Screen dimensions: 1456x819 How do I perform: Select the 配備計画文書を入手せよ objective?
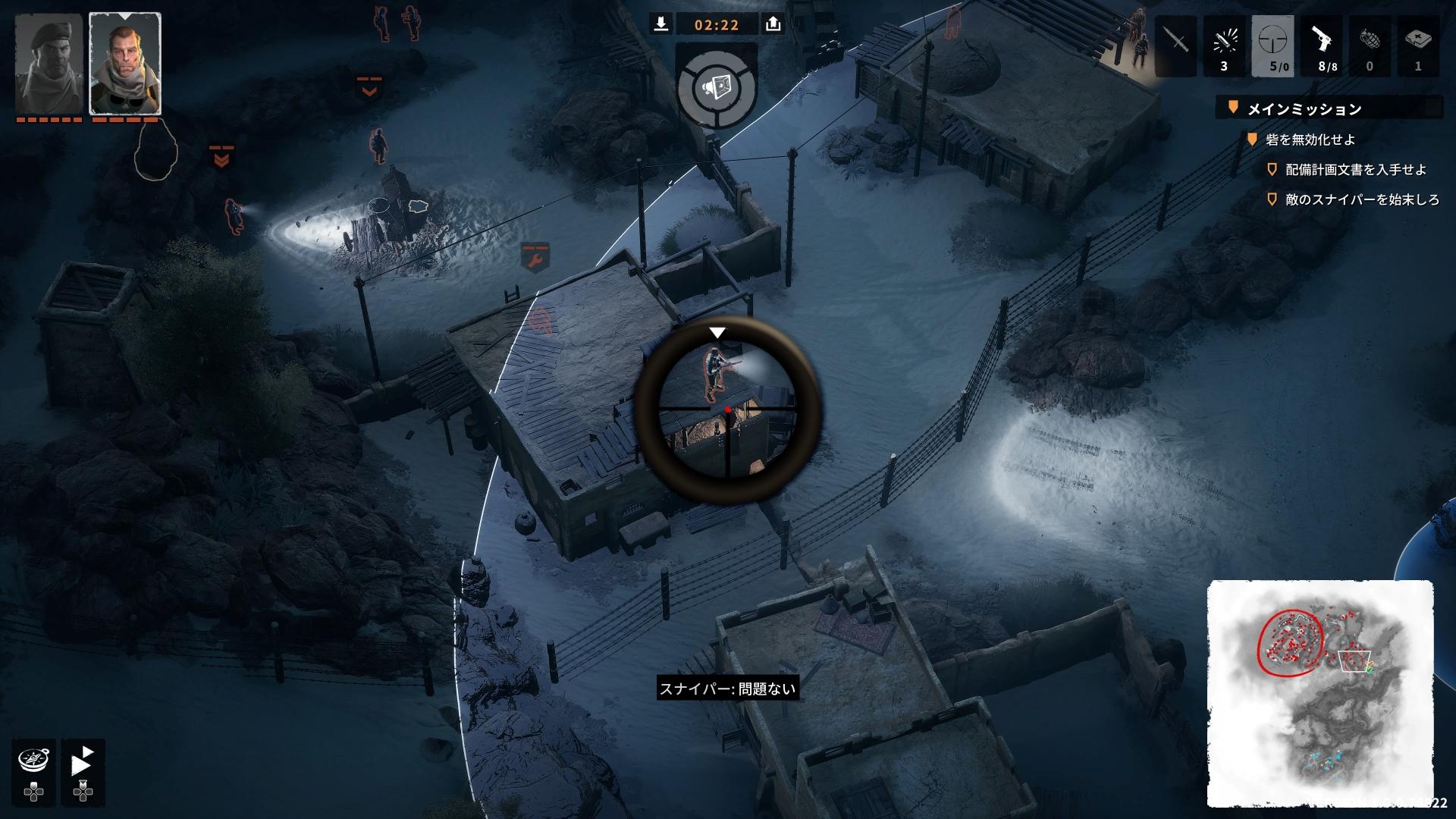click(x=1345, y=170)
